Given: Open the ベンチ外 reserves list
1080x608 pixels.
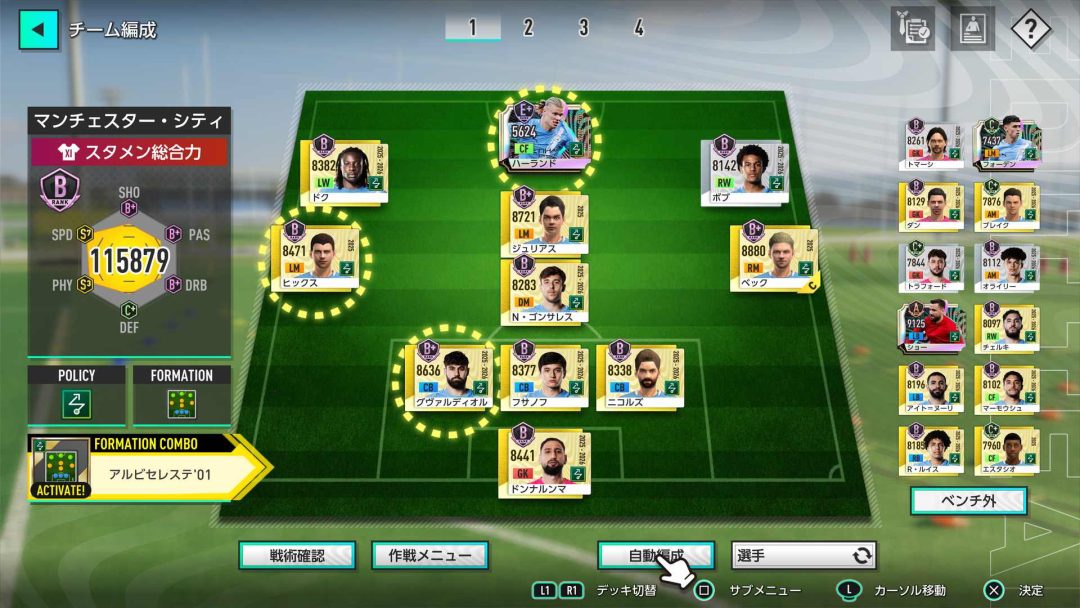Looking at the screenshot, I should point(968,500).
